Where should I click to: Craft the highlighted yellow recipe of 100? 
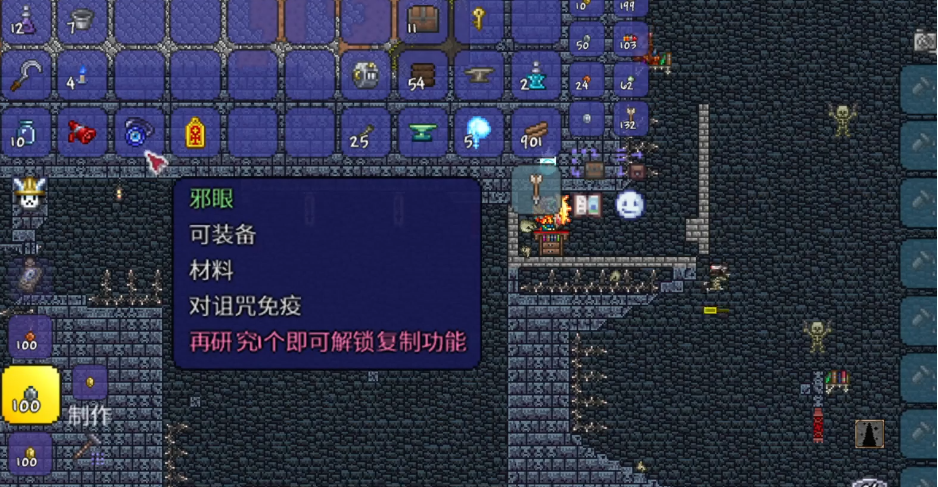[30, 395]
